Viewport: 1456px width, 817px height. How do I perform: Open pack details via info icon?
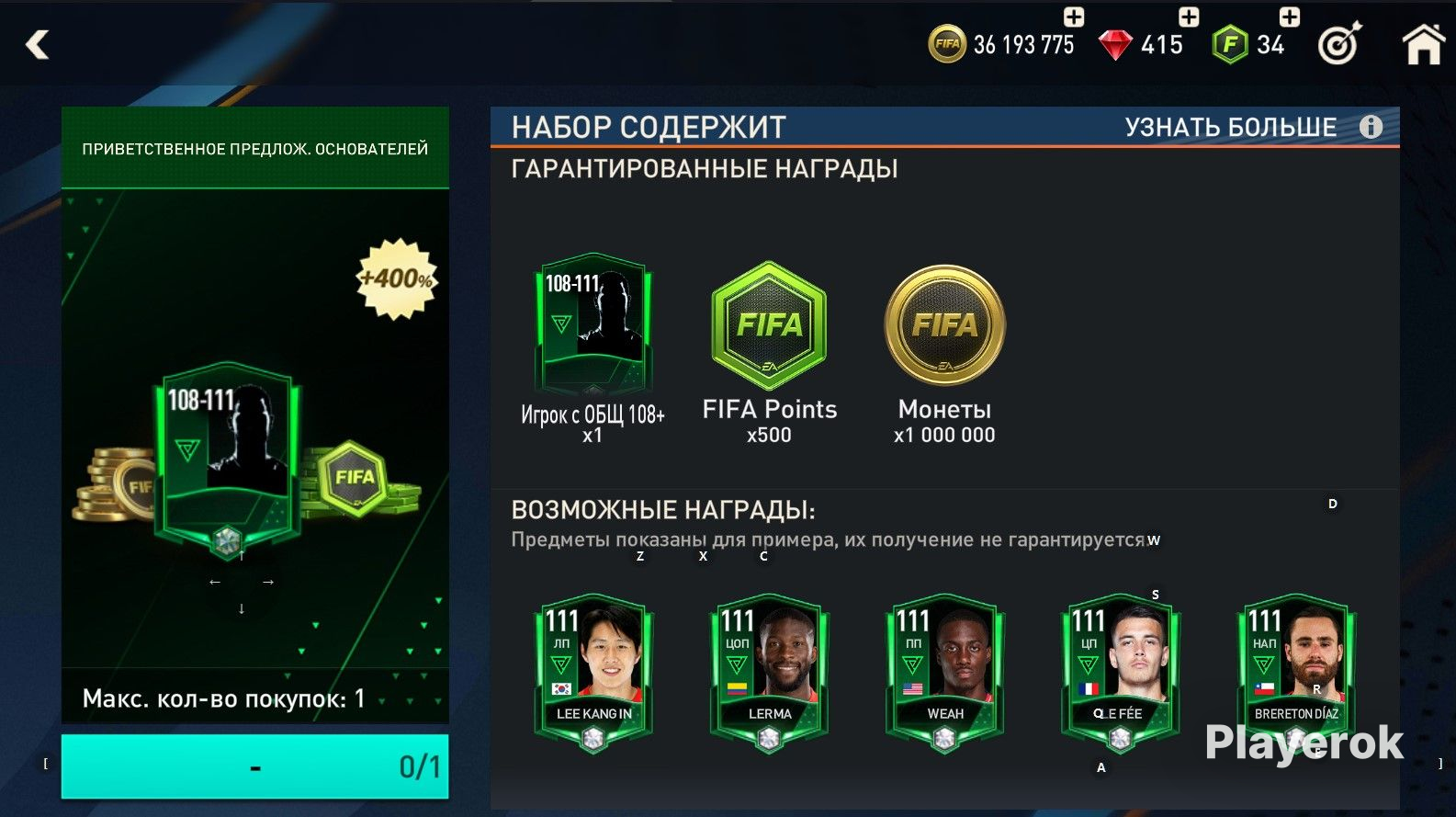click(x=1369, y=127)
